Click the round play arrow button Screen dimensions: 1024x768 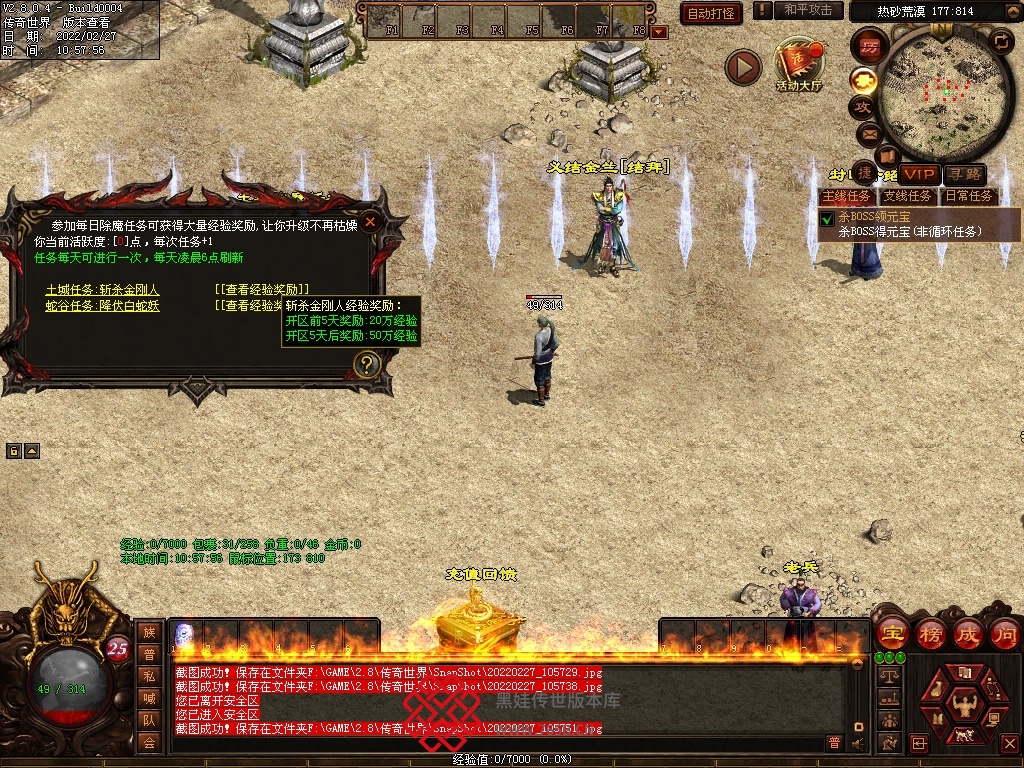coord(743,67)
